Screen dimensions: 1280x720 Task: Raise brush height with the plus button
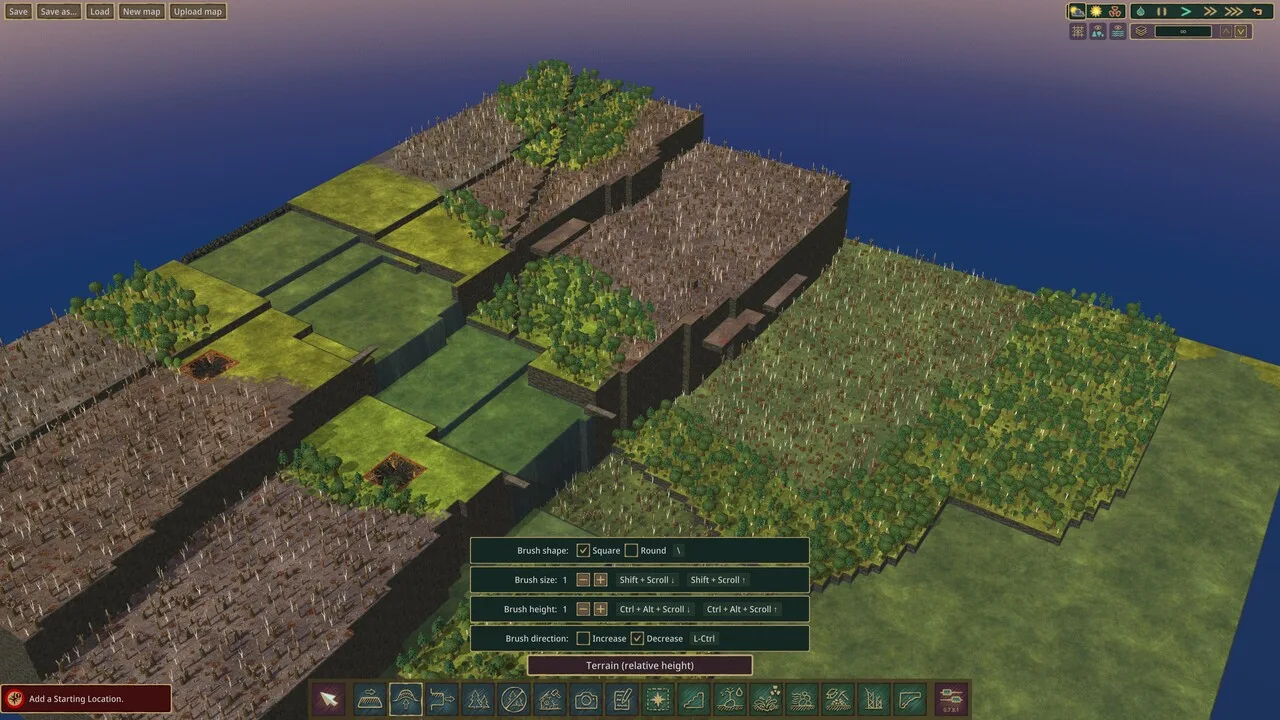tap(600, 609)
